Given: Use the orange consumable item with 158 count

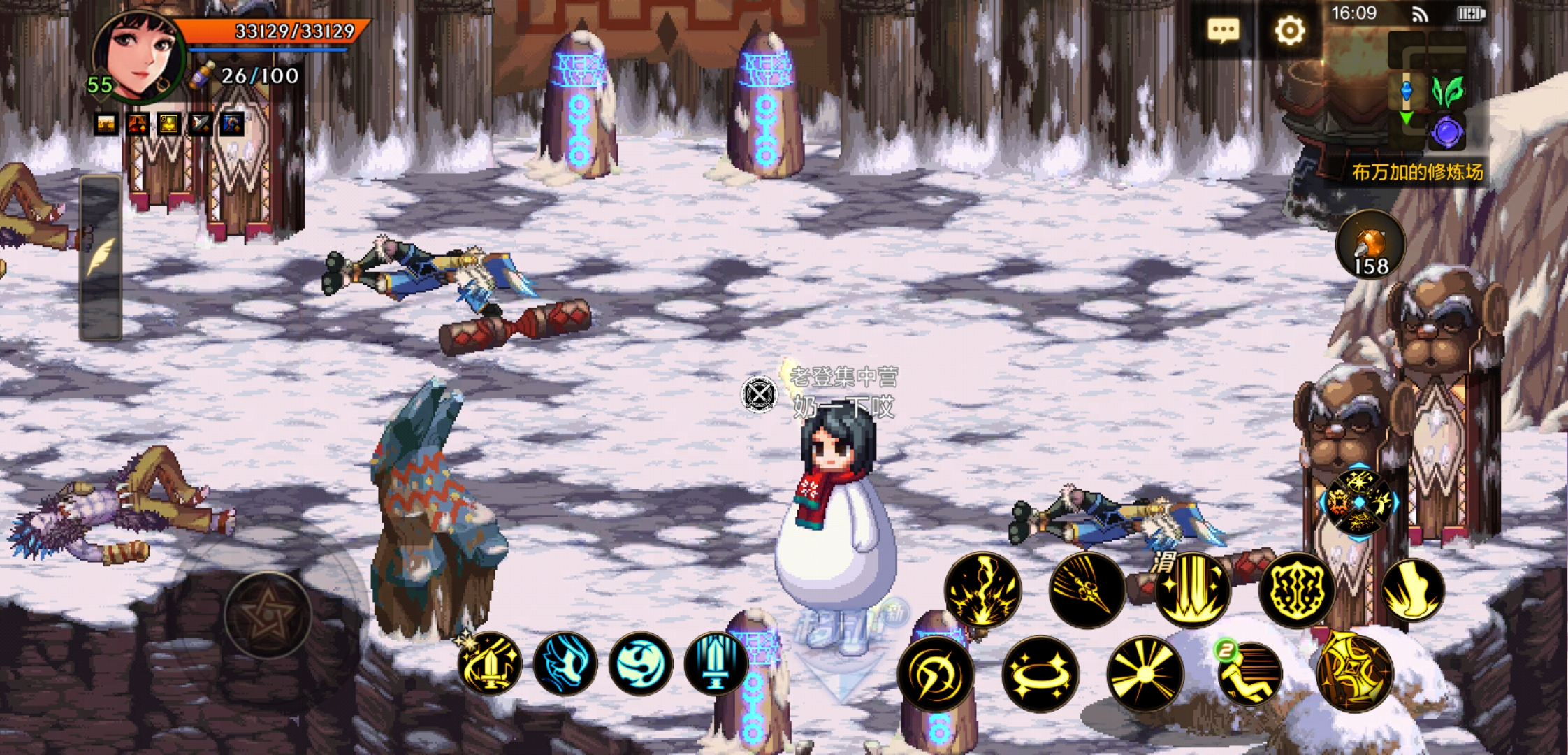Looking at the screenshot, I should pyautogui.click(x=1370, y=246).
